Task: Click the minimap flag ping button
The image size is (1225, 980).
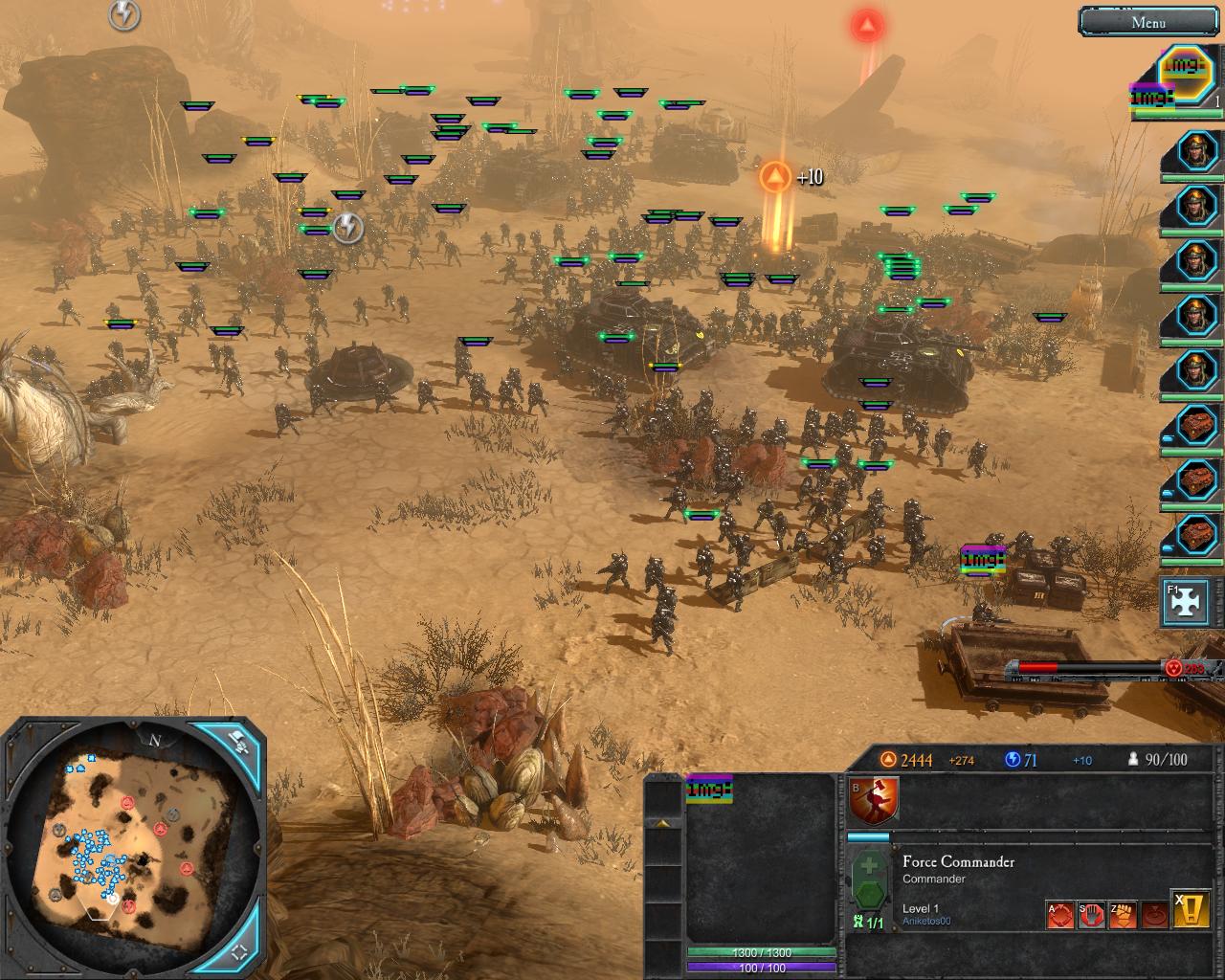Action: [x=238, y=739]
